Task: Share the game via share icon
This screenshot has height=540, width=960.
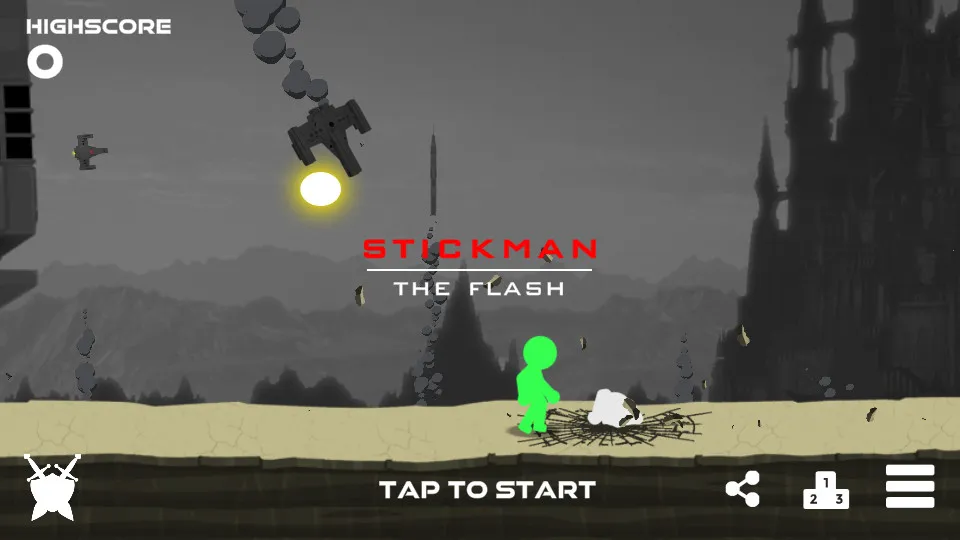Action: (x=742, y=489)
